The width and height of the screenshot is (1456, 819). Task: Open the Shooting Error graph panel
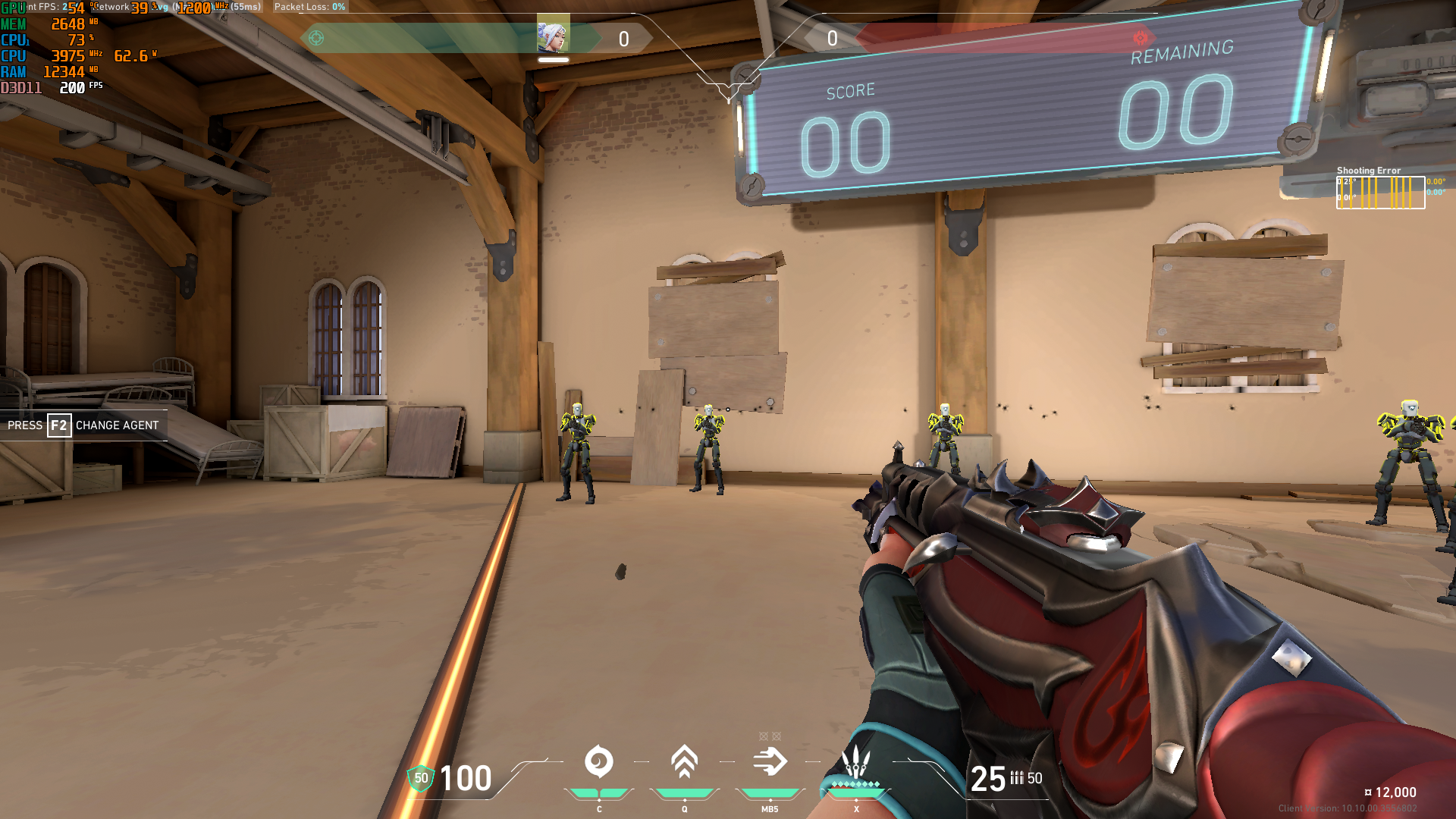[x=1380, y=193]
